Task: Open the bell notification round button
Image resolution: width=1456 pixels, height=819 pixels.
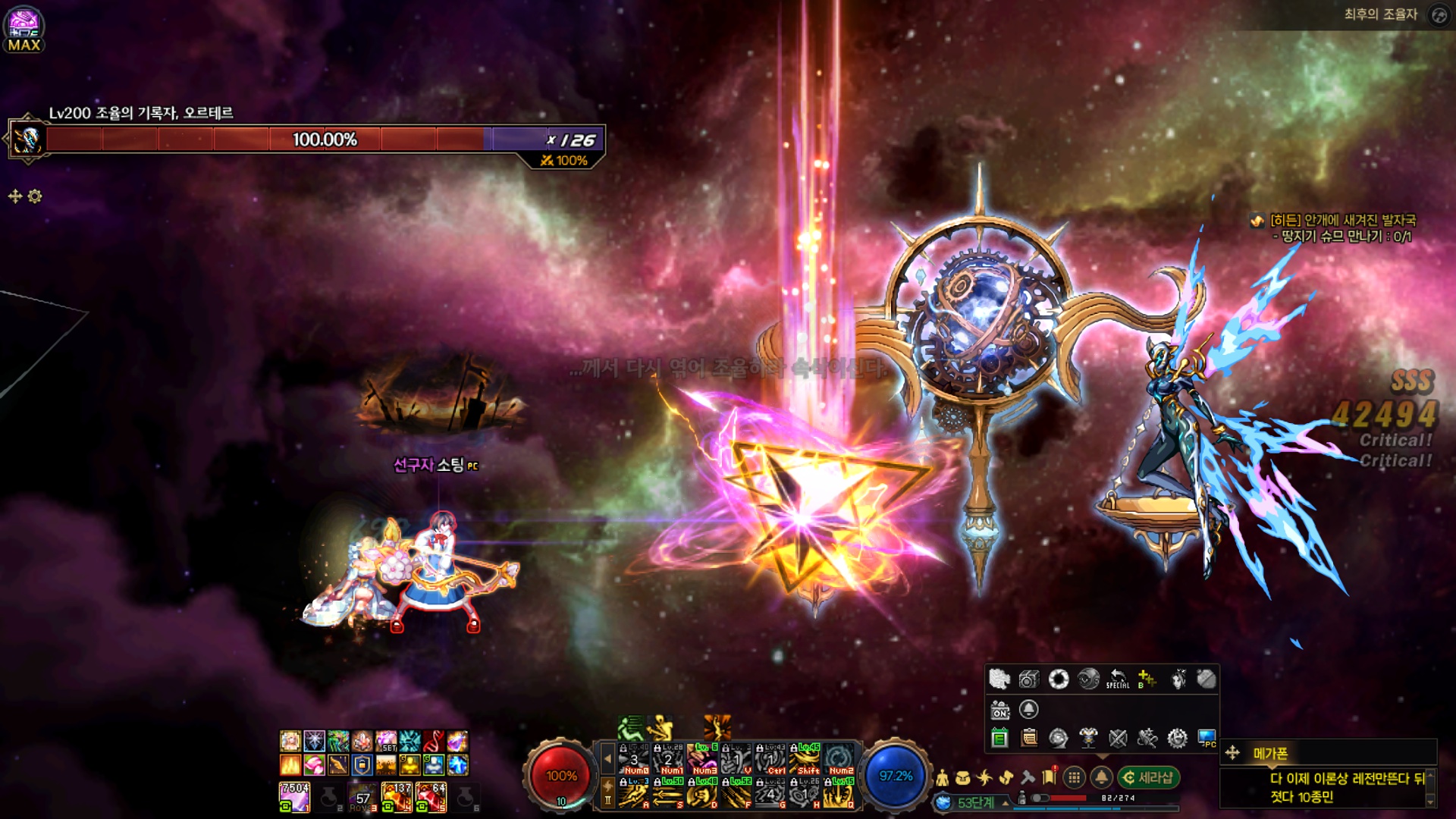Action: coord(1101,777)
